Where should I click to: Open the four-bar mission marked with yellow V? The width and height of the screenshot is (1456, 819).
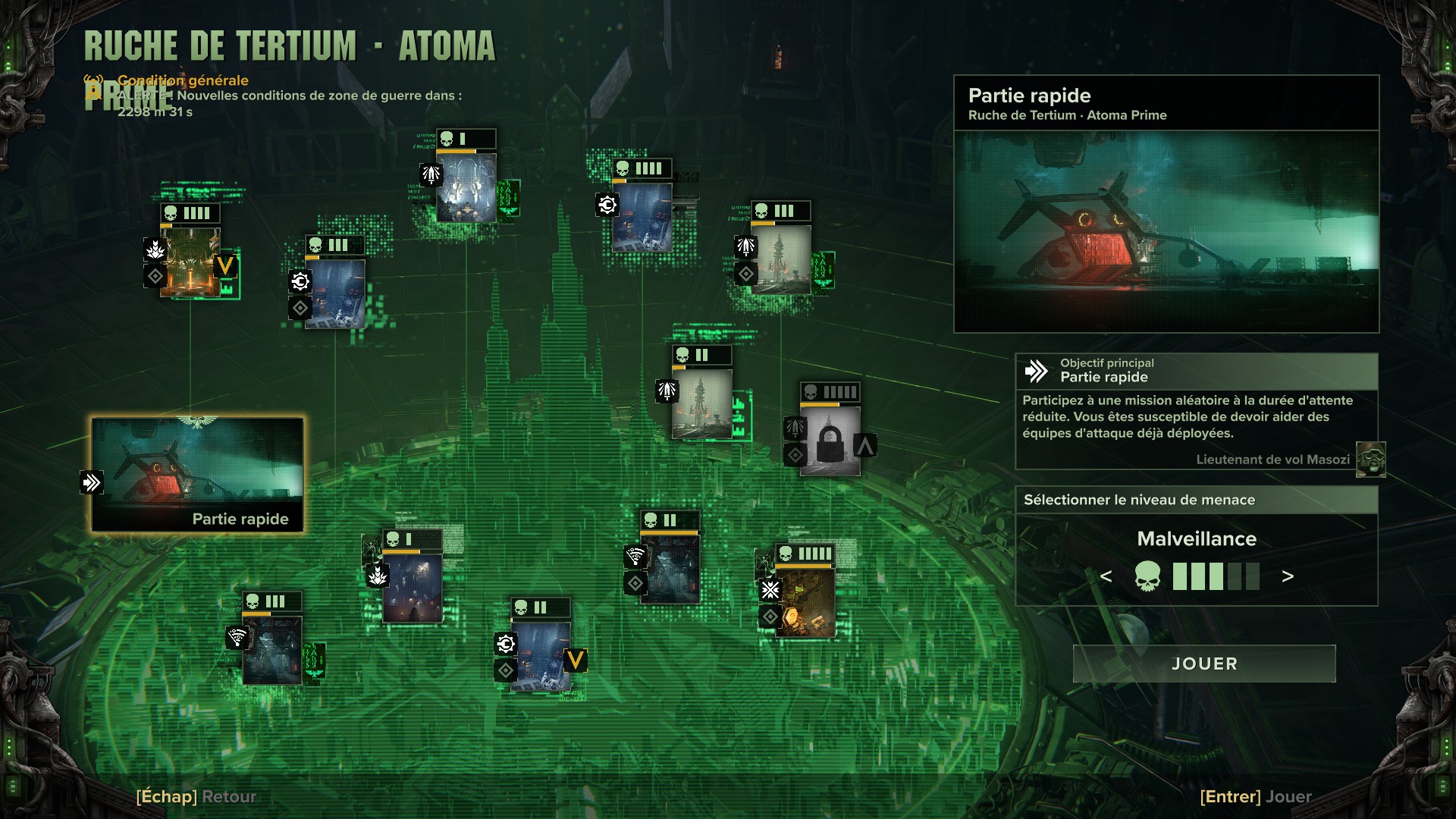tap(190, 262)
